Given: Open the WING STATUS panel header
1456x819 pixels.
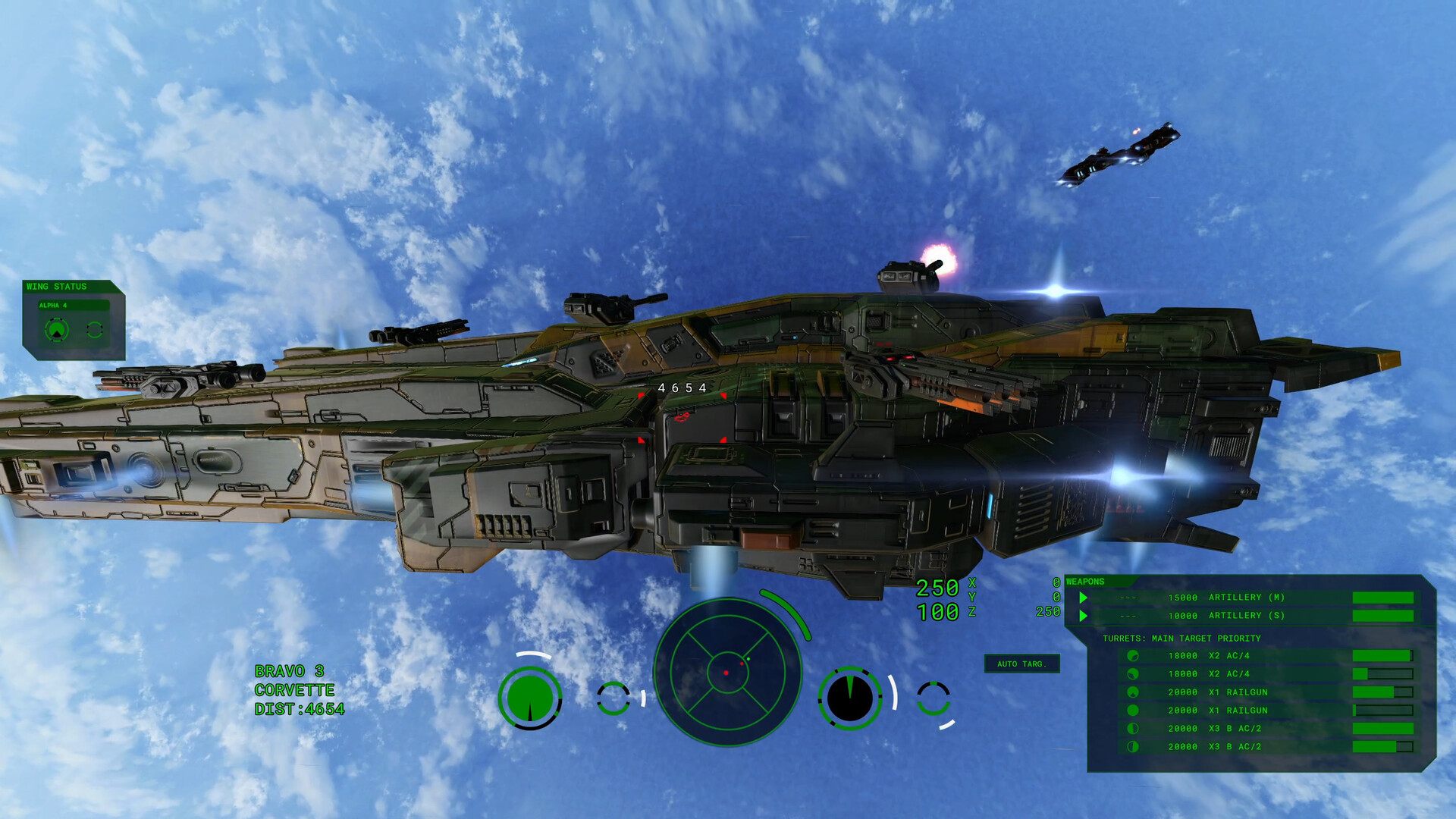Looking at the screenshot, I should coord(57,287).
